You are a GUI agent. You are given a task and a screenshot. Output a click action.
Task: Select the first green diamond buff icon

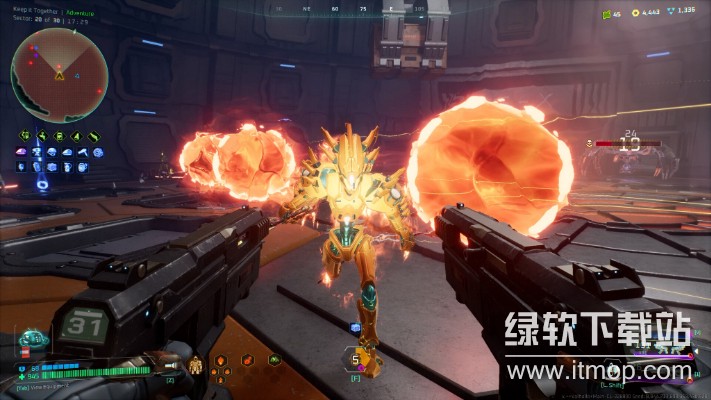(x=23, y=136)
